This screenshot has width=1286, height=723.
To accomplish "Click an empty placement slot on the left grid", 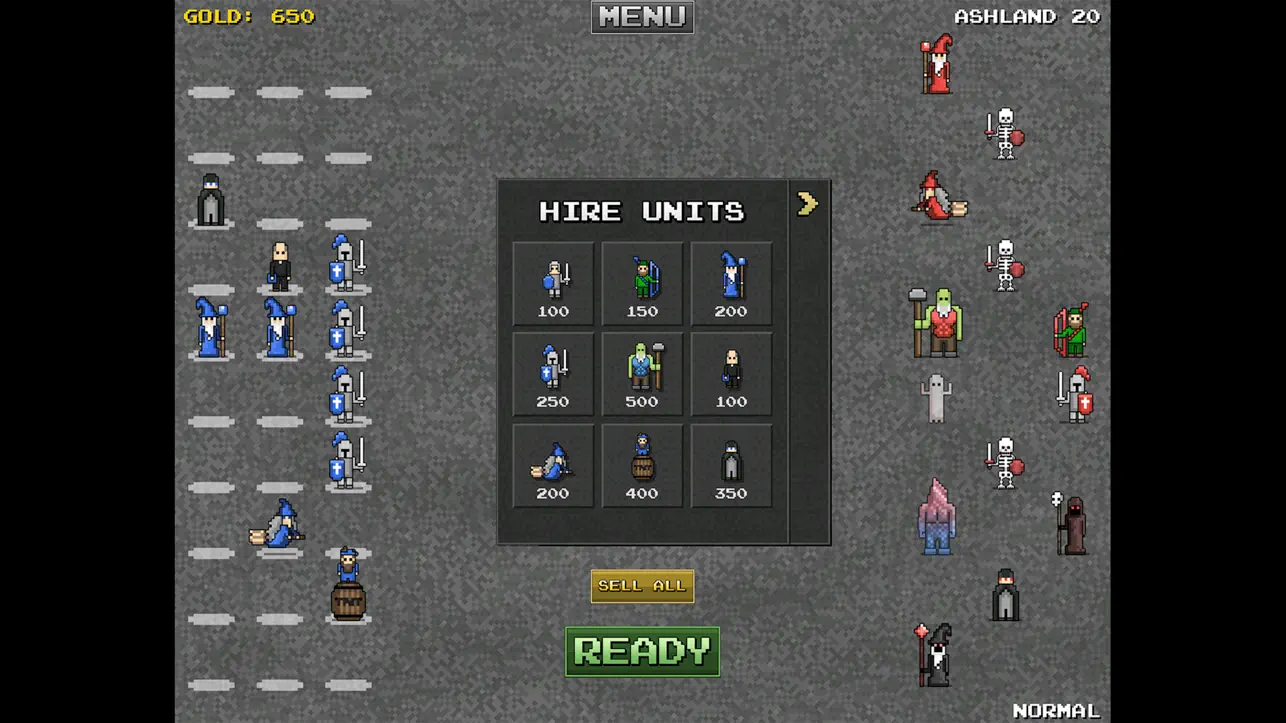I will point(213,92).
